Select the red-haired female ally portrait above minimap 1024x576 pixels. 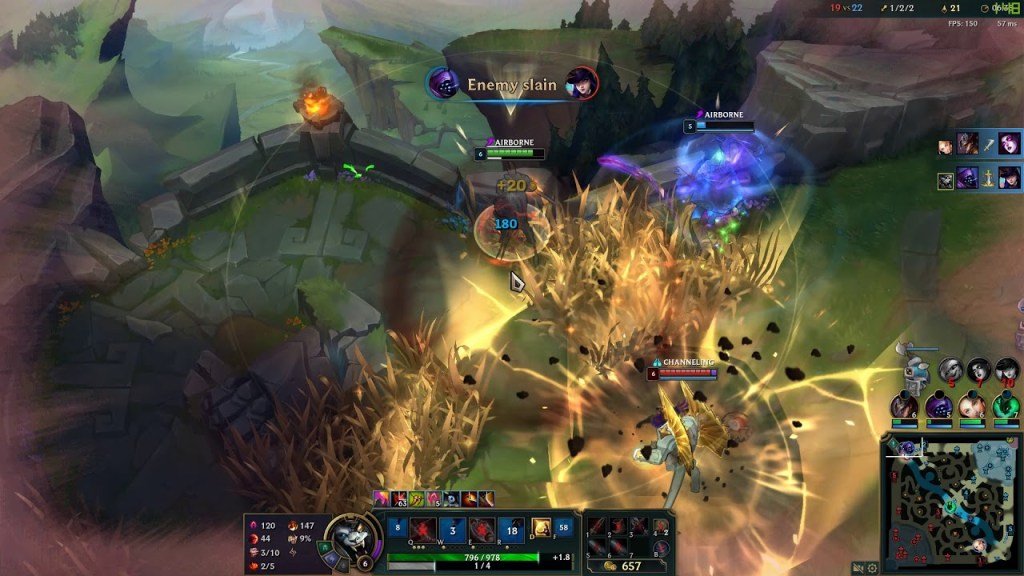coord(972,406)
